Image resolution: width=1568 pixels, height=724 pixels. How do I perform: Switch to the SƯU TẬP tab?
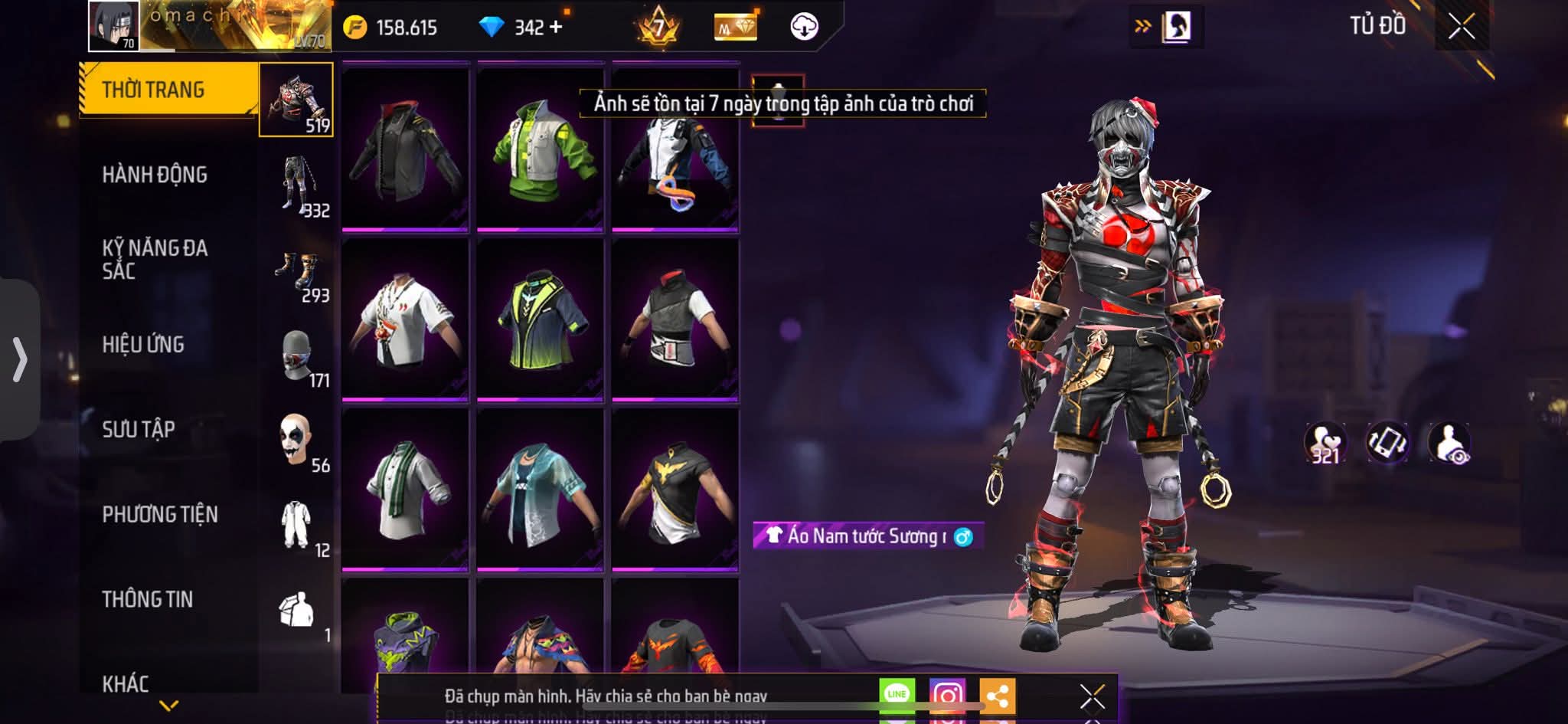coord(139,430)
